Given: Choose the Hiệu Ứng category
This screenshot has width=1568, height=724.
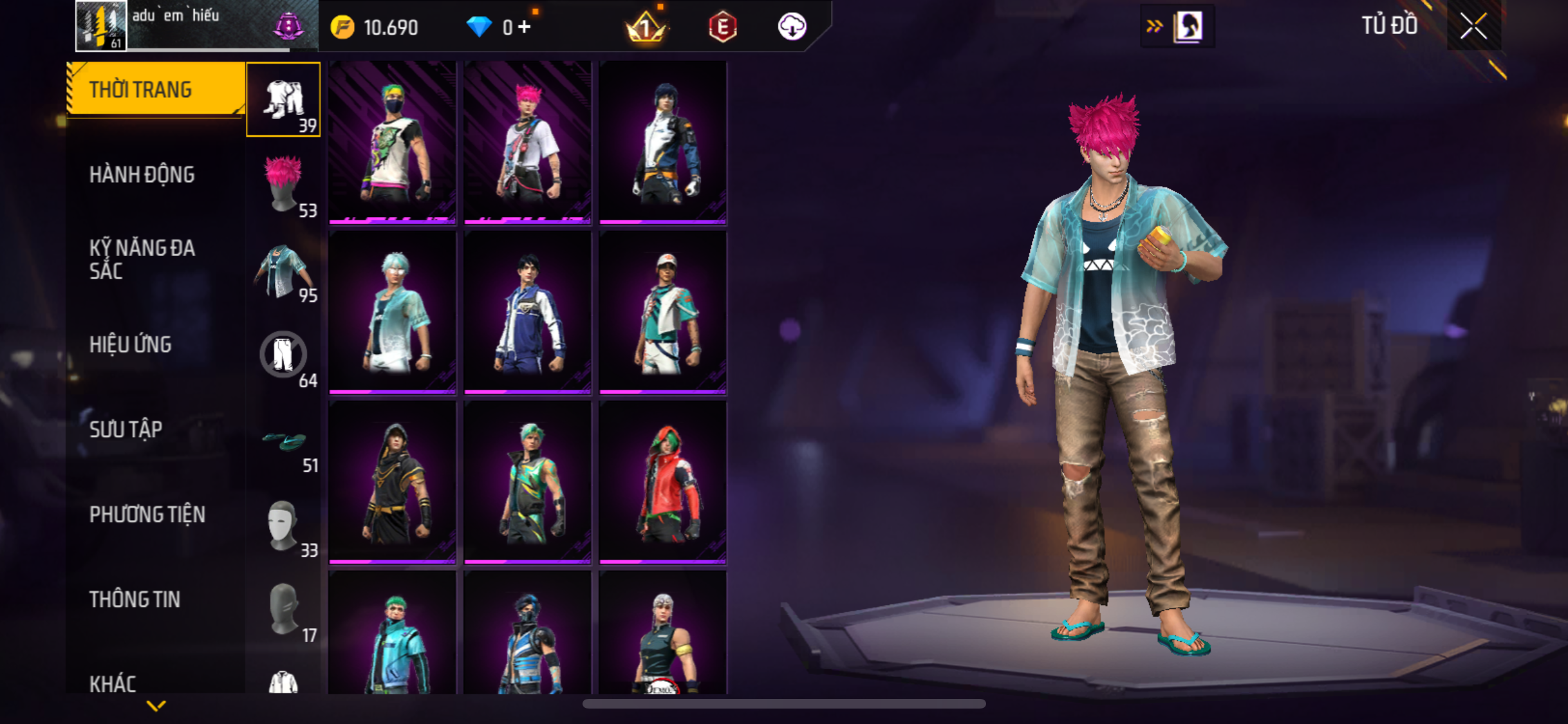Looking at the screenshot, I should [130, 344].
